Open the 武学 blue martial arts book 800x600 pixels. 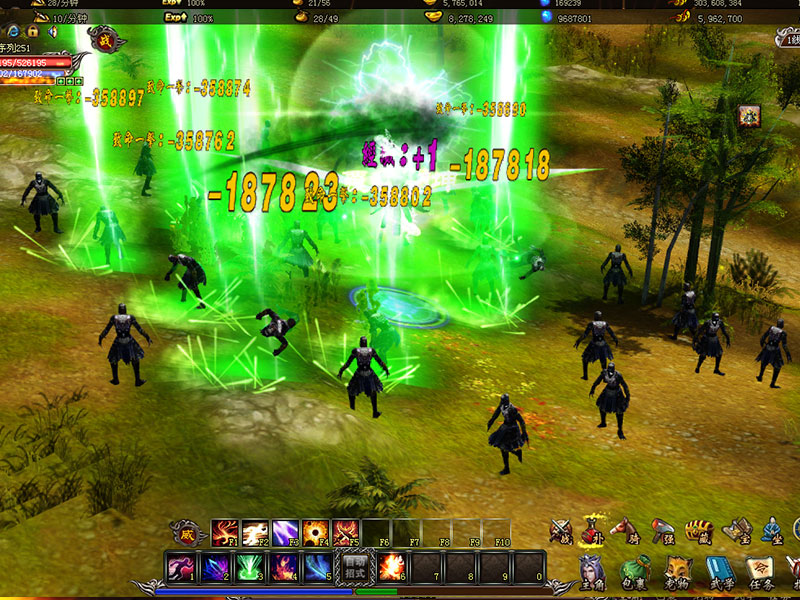click(720, 571)
